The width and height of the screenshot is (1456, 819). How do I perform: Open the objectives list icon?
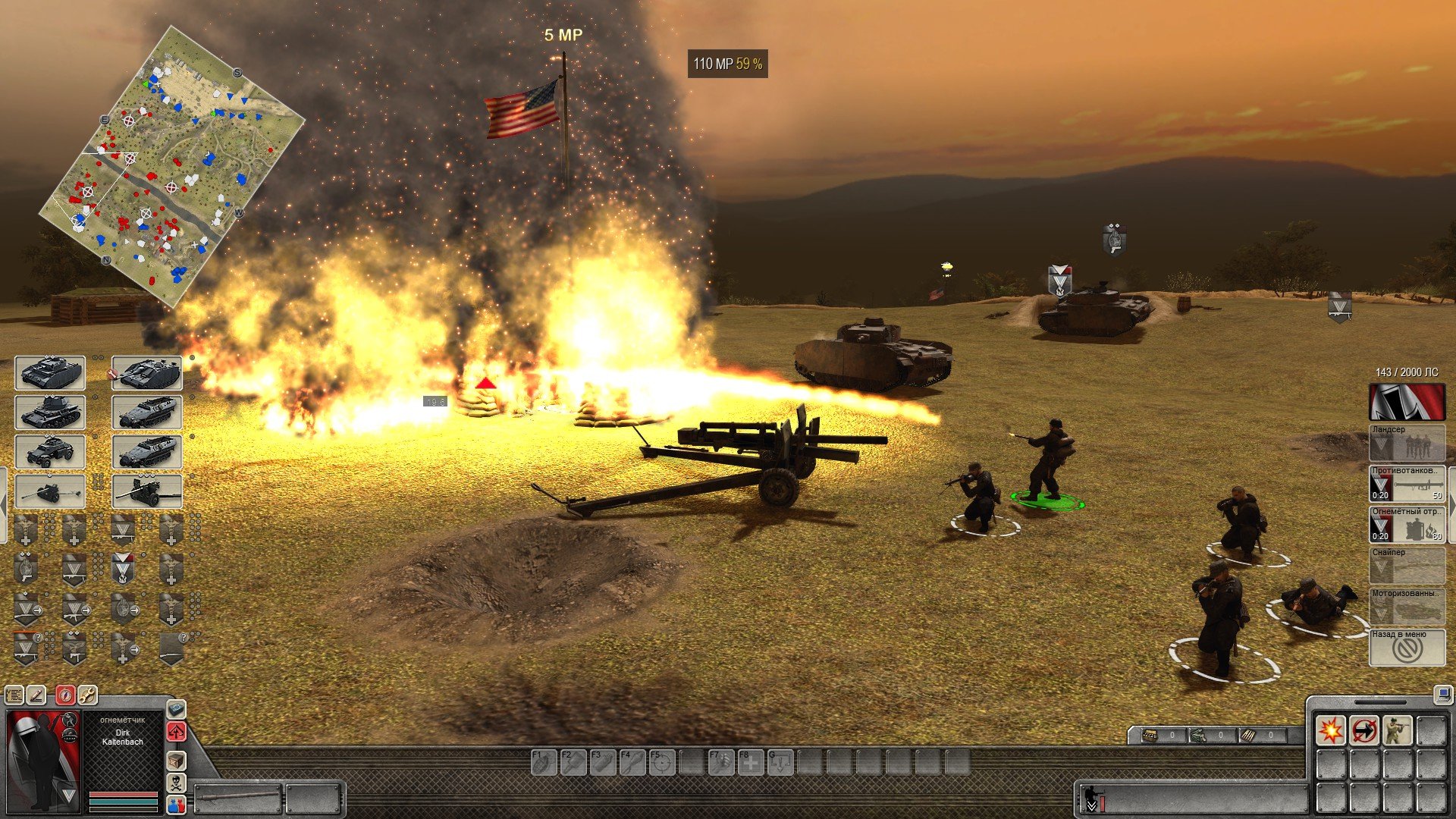(14, 695)
